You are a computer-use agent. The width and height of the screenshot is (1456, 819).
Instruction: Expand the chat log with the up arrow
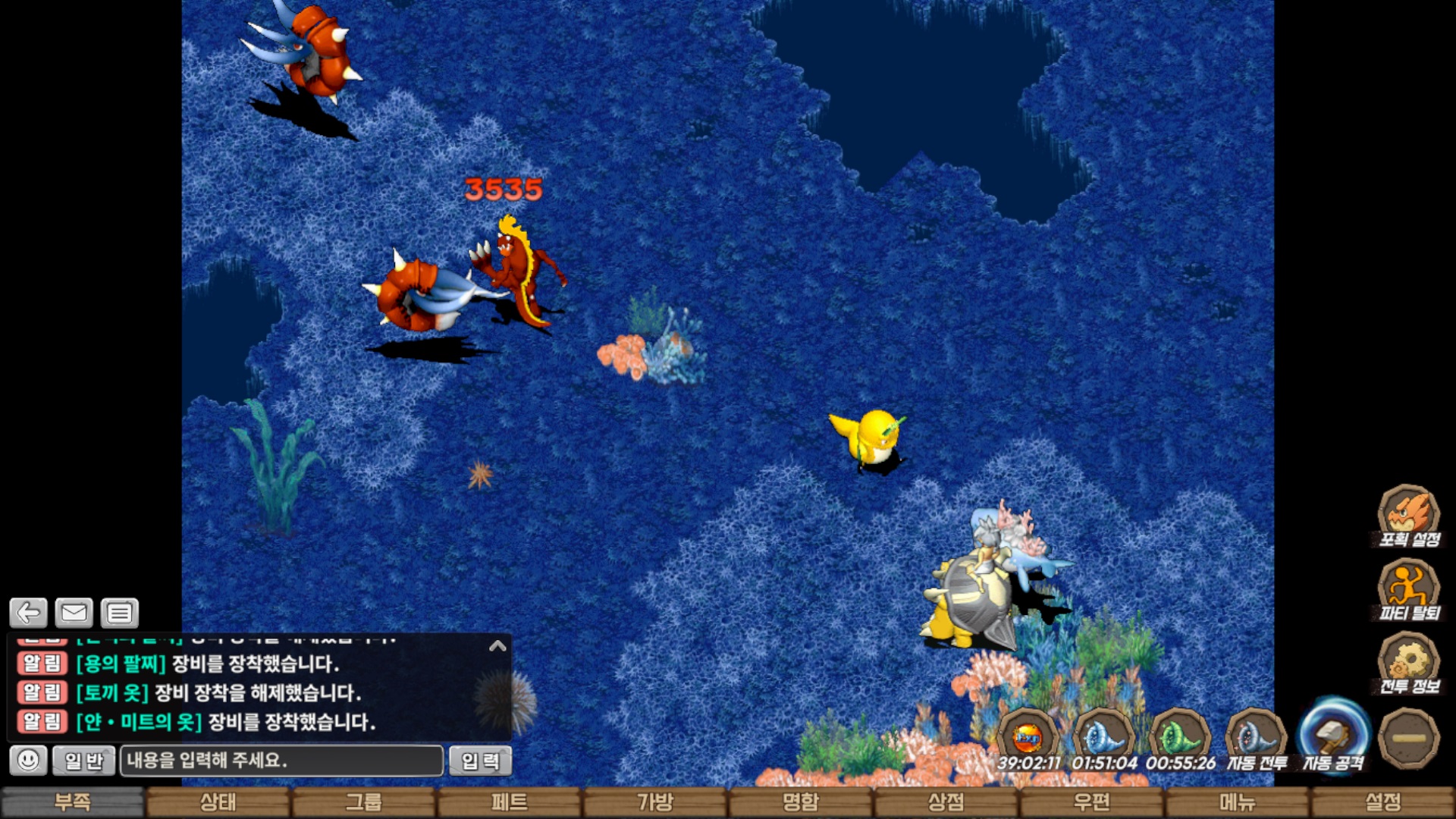tap(497, 646)
